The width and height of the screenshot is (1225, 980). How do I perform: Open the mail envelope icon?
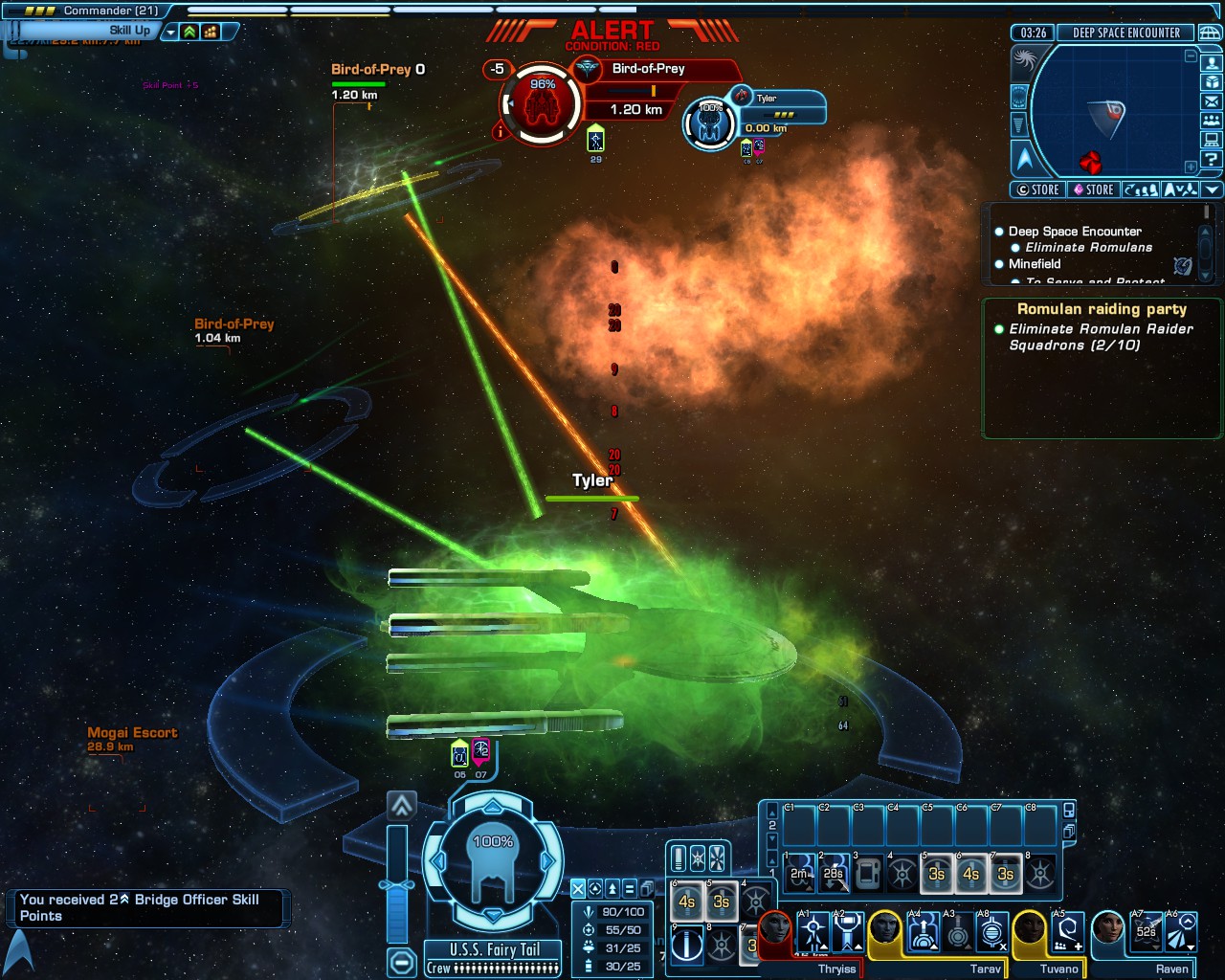point(1212,101)
